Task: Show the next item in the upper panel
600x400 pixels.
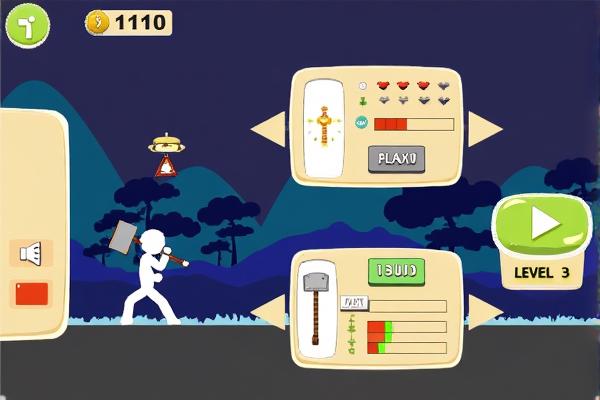Action: (485, 127)
